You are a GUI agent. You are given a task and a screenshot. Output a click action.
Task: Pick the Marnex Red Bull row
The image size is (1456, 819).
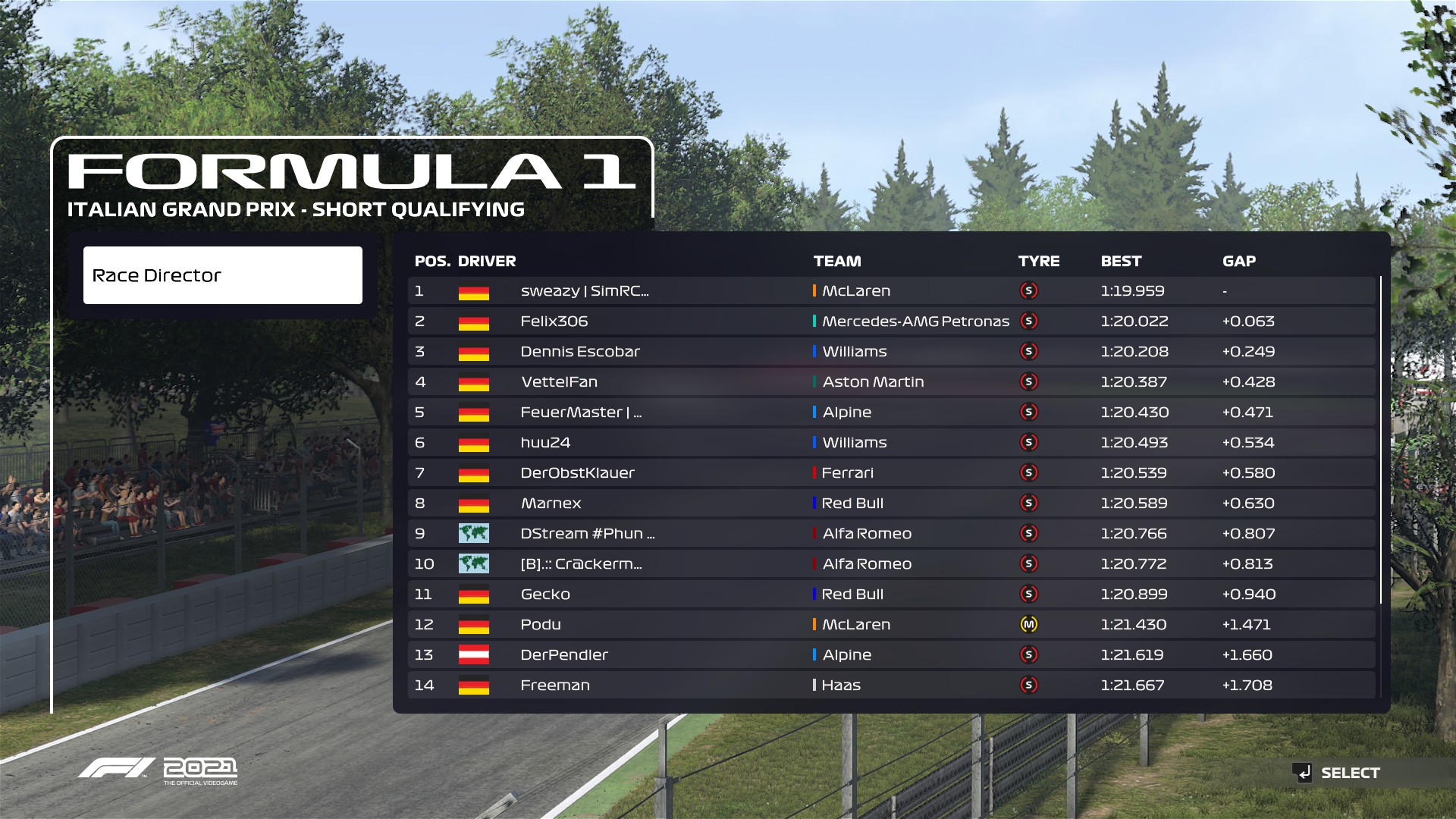[551, 504]
